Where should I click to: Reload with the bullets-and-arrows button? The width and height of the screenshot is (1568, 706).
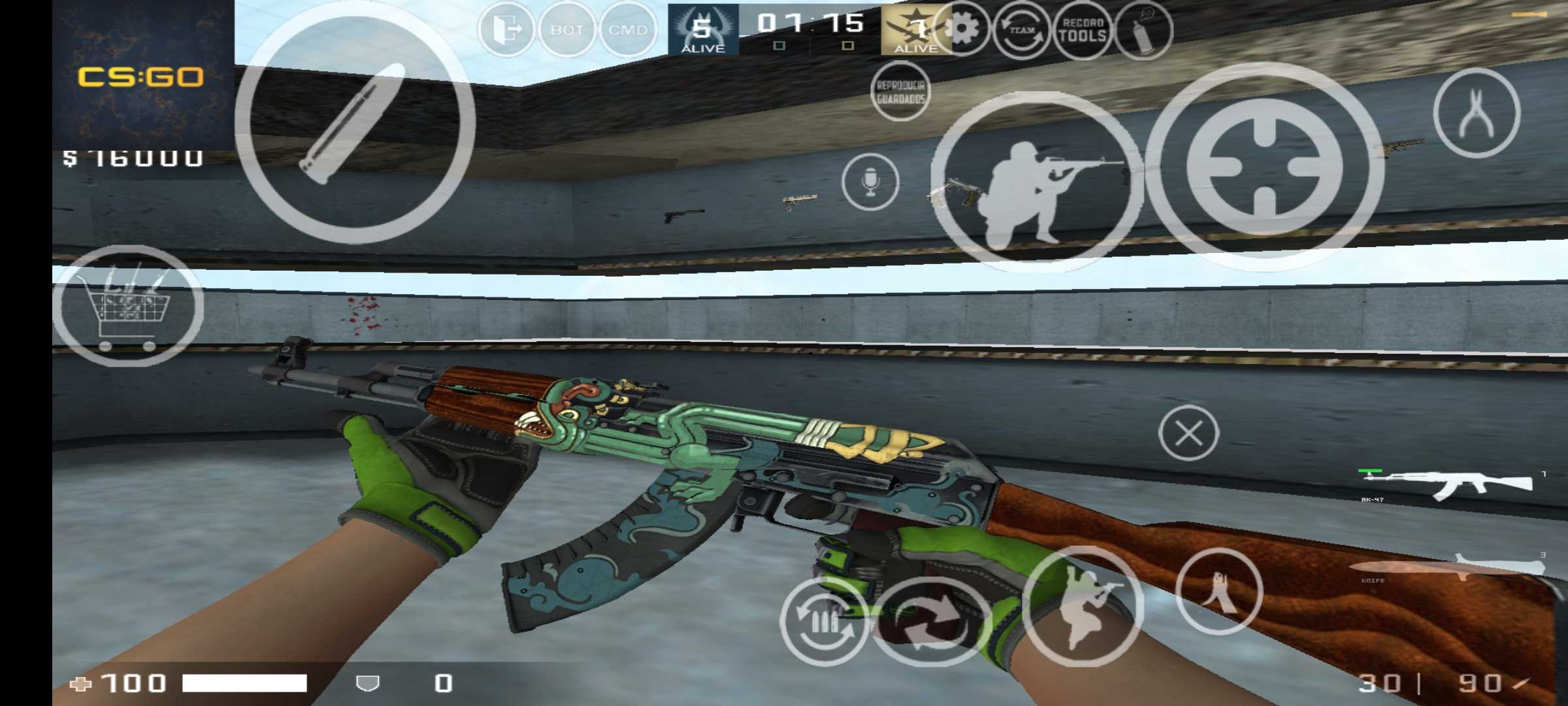825,621
